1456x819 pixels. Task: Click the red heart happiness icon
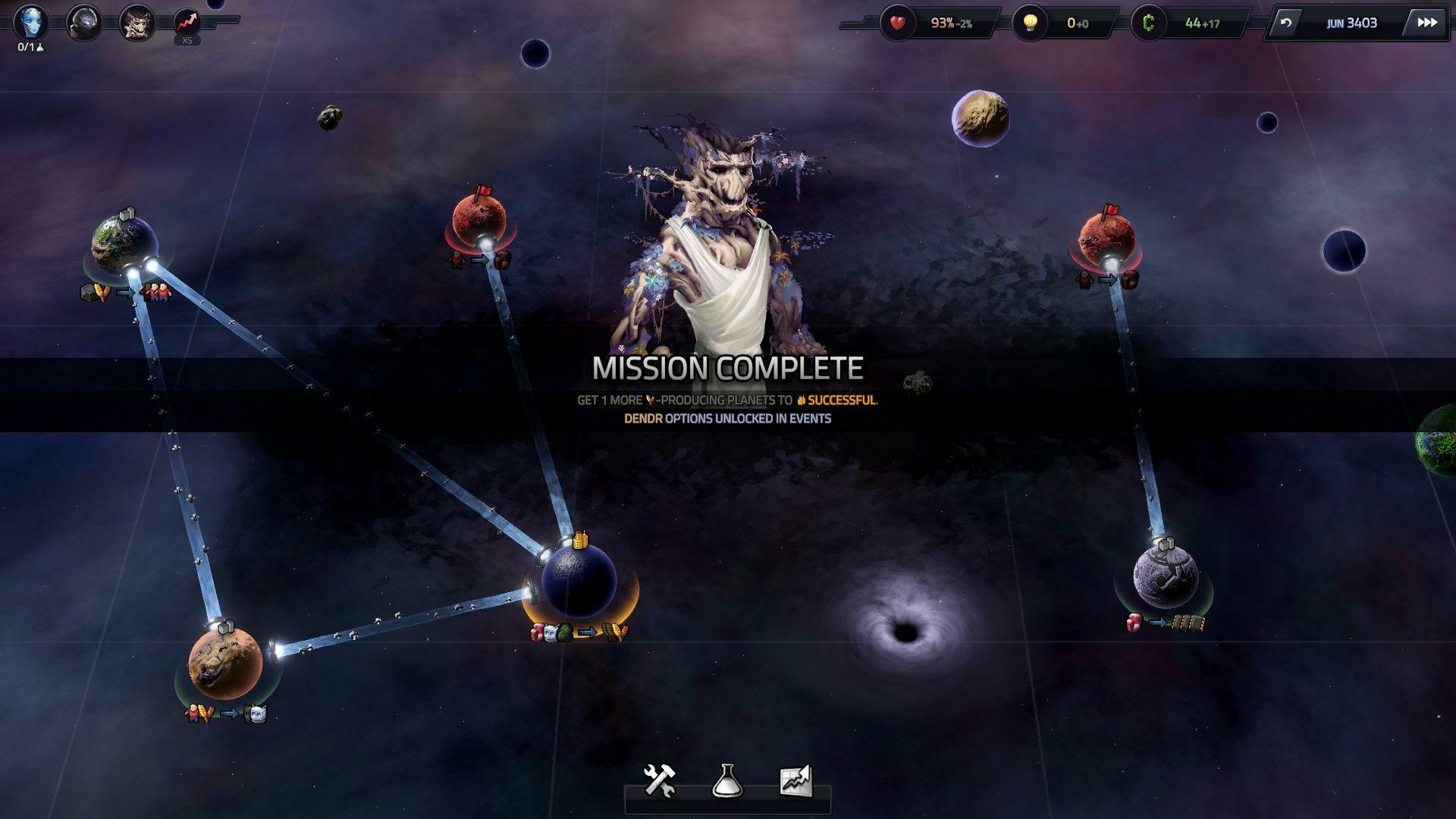[x=898, y=24]
